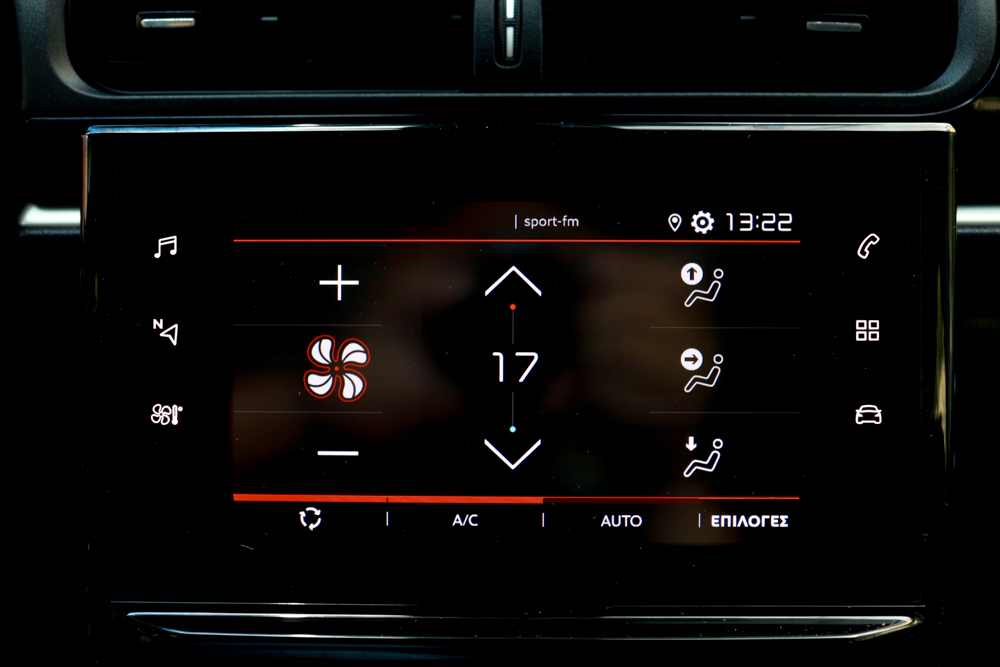Toggle the A/C button
Screen dimensions: 1000x667
(x=465, y=521)
